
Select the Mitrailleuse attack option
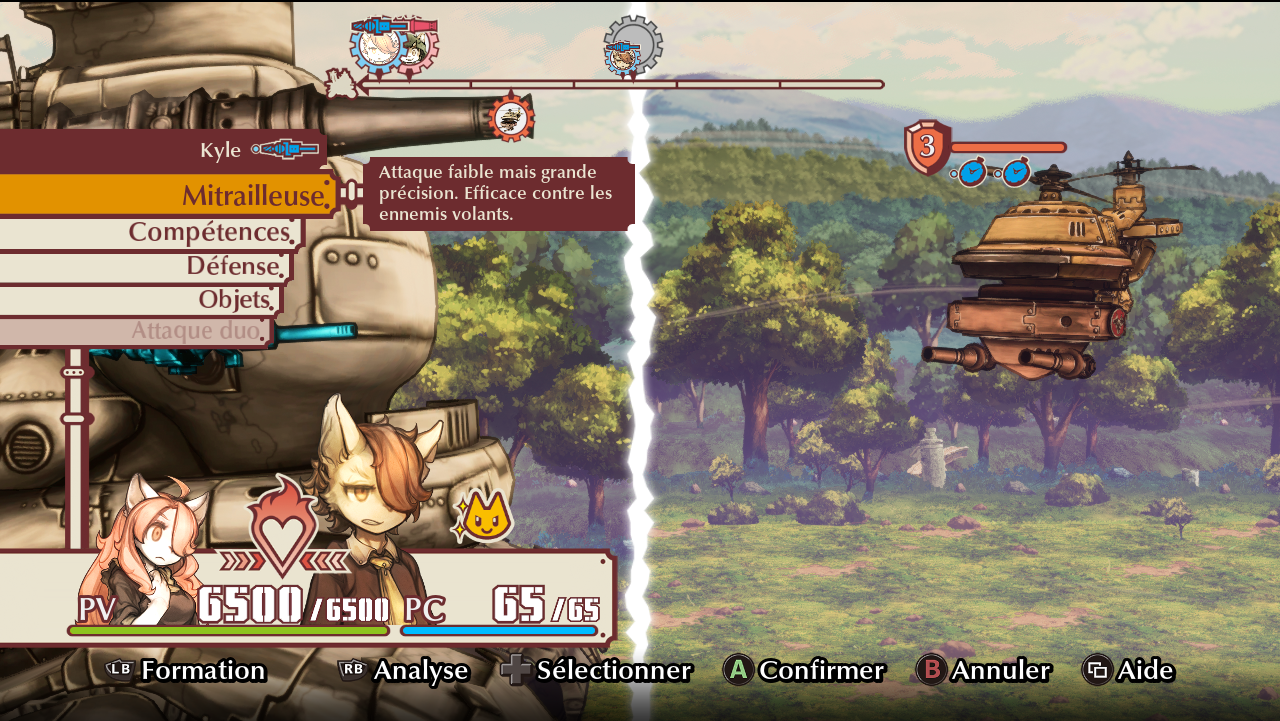pos(255,195)
